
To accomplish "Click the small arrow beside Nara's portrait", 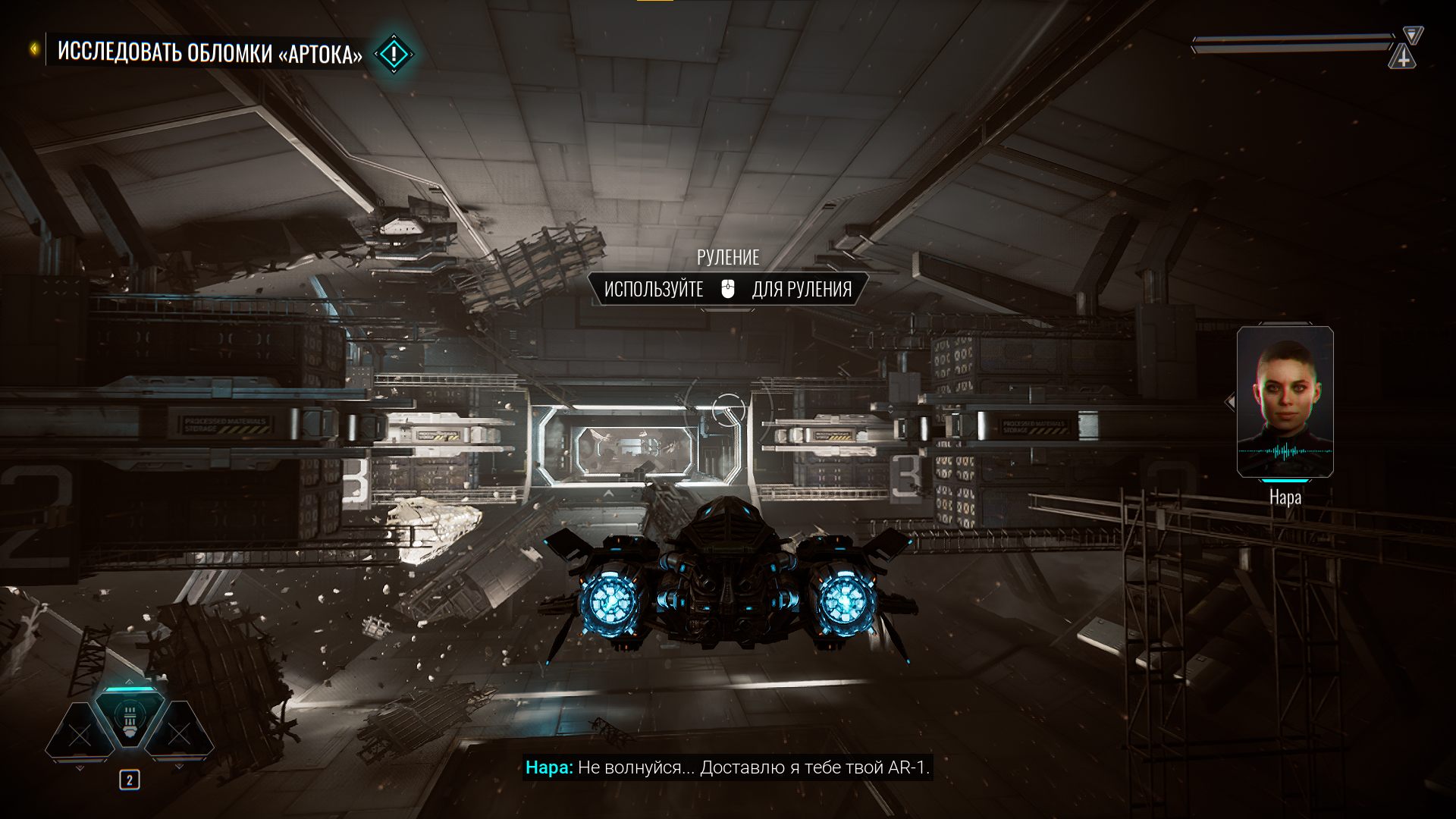I will 1230,401.
